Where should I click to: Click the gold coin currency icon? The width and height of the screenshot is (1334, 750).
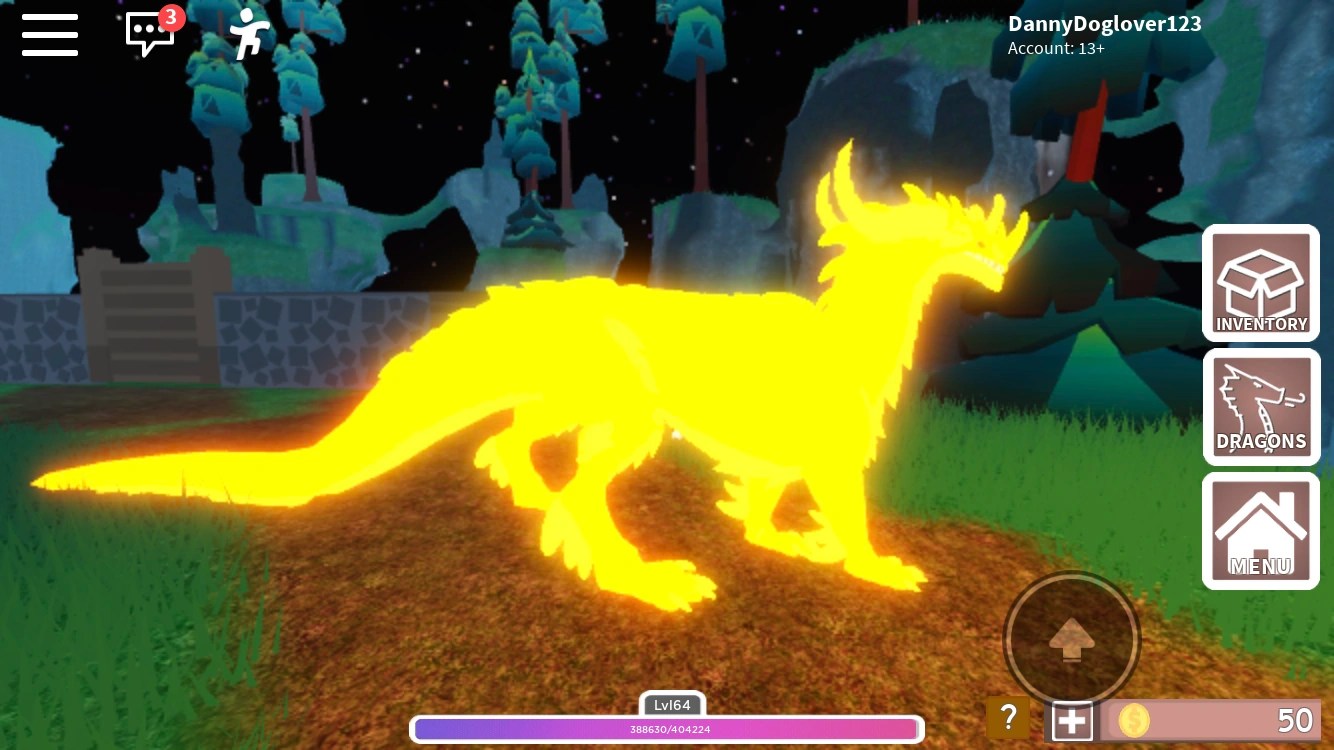tap(1135, 720)
